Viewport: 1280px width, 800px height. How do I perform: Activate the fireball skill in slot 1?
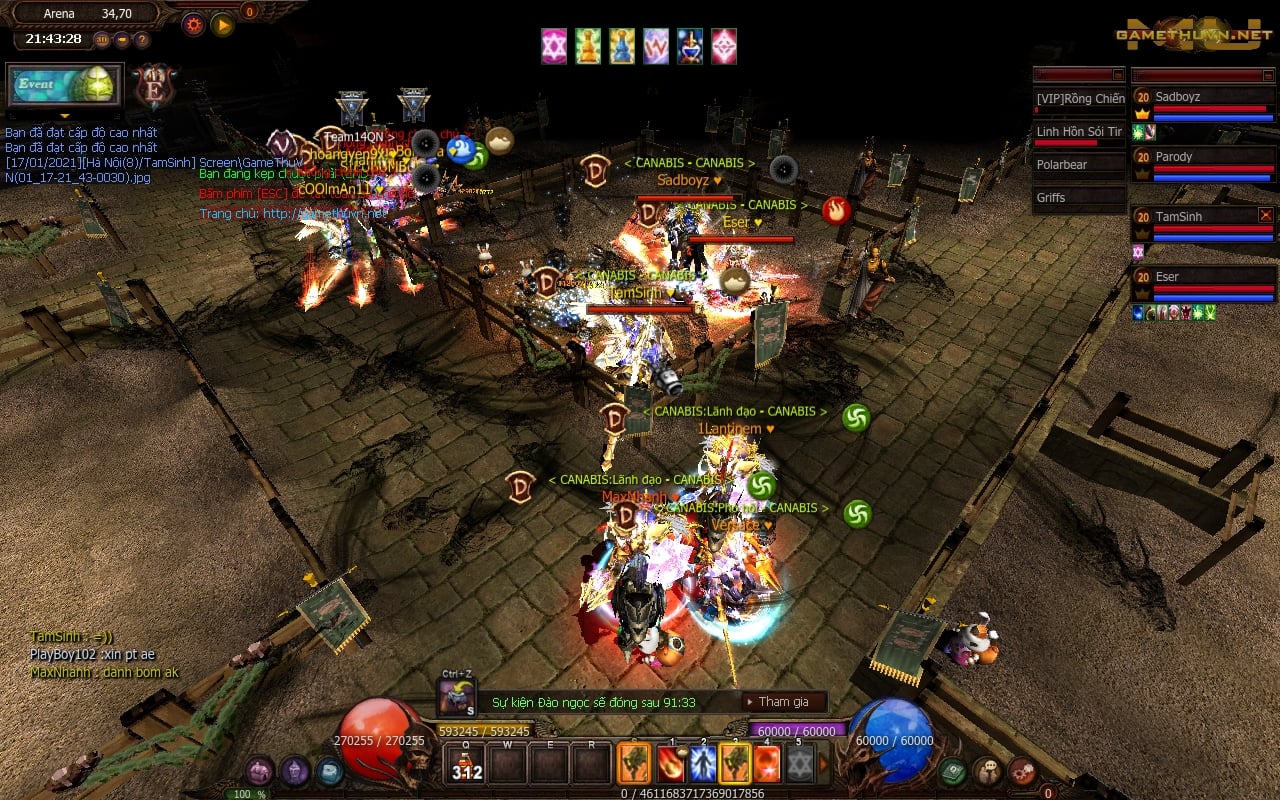click(x=669, y=764)
